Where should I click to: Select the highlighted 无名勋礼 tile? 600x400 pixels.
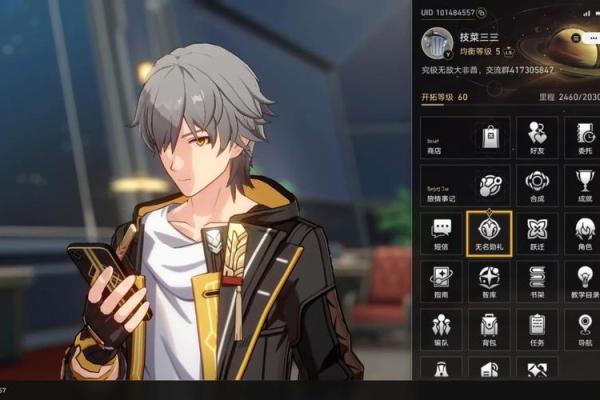point(489,234)
